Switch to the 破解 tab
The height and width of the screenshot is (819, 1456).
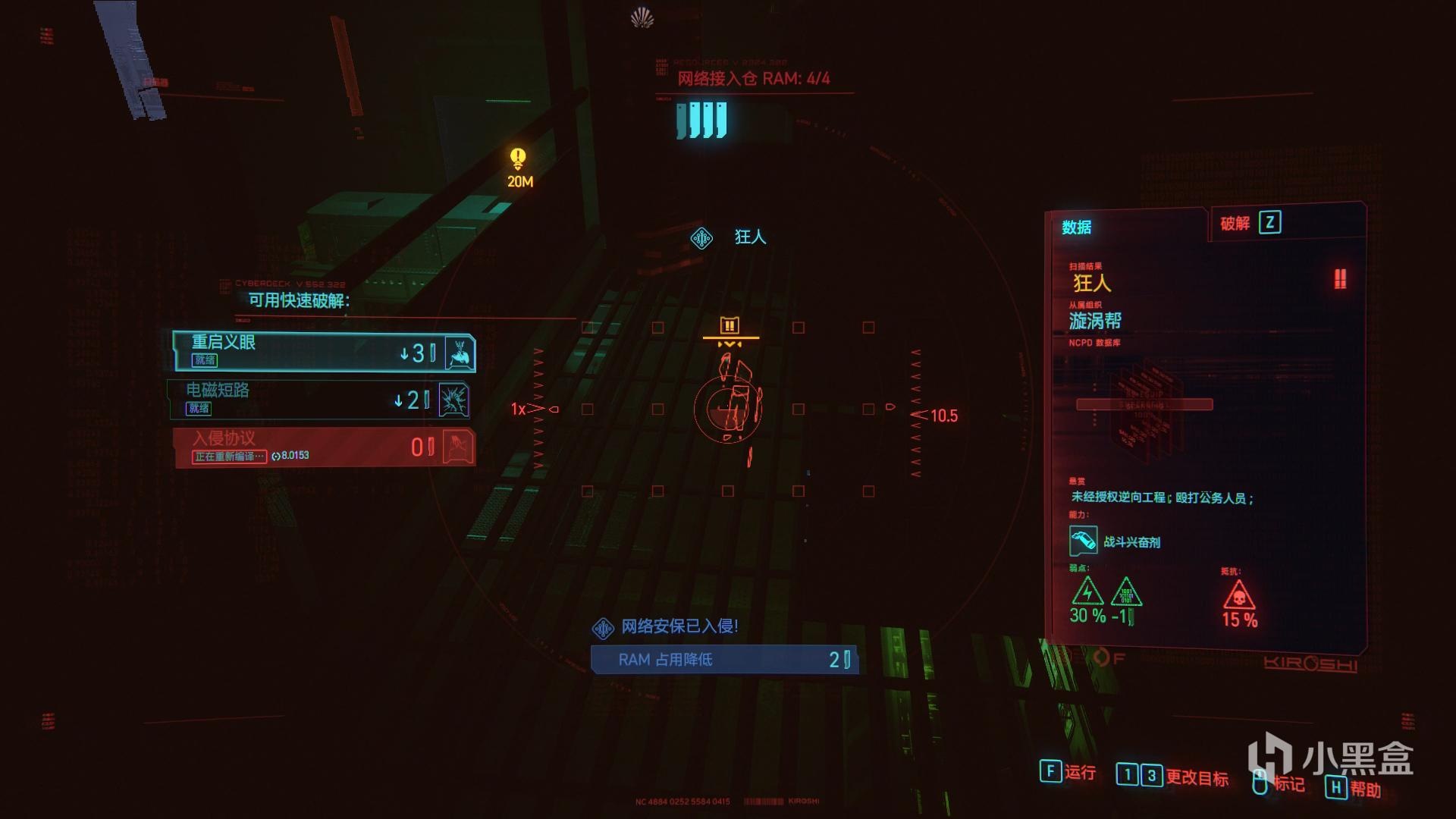(1249, 223)
